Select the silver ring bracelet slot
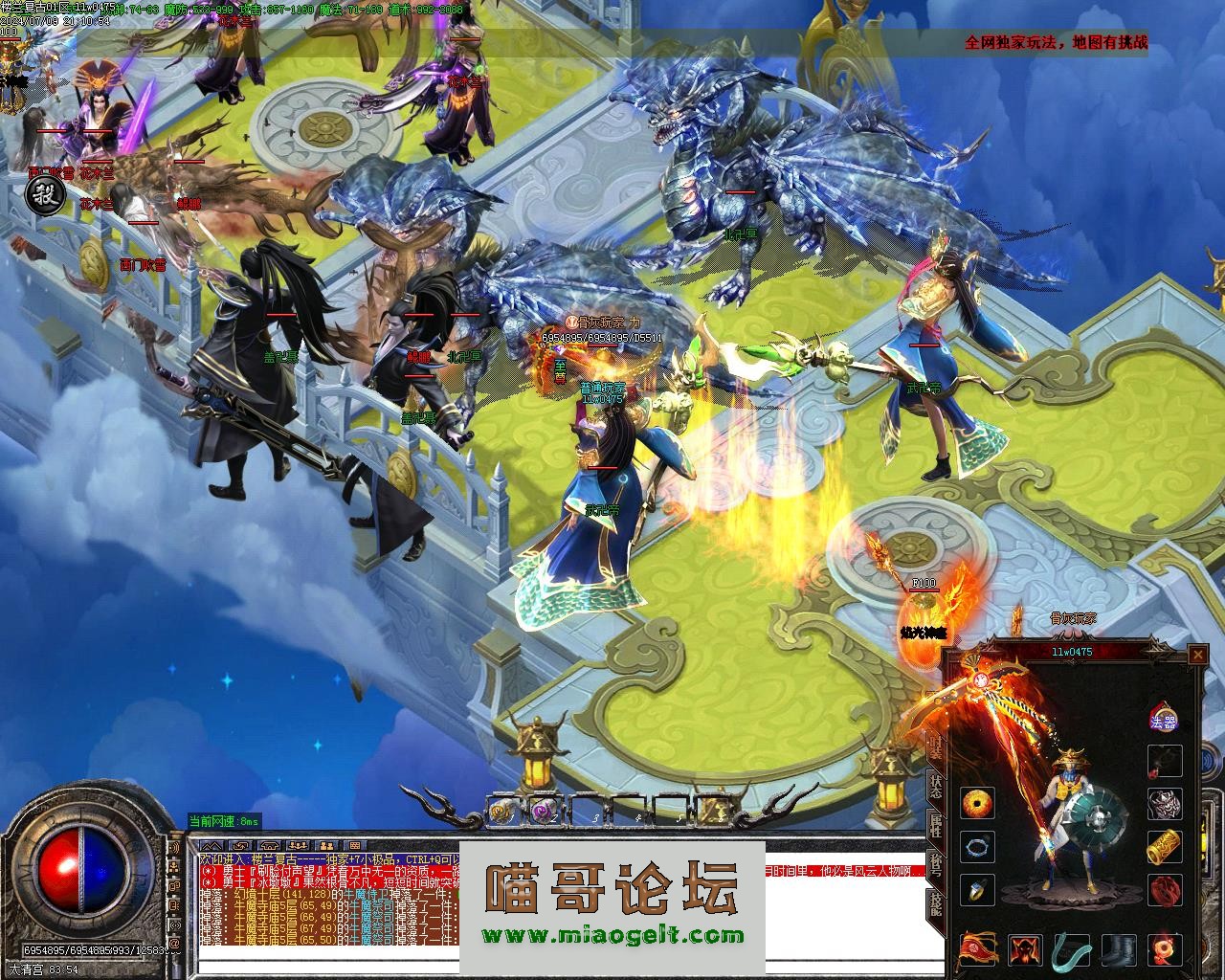The image size is (1225, 980). click(x=977, y=847)
